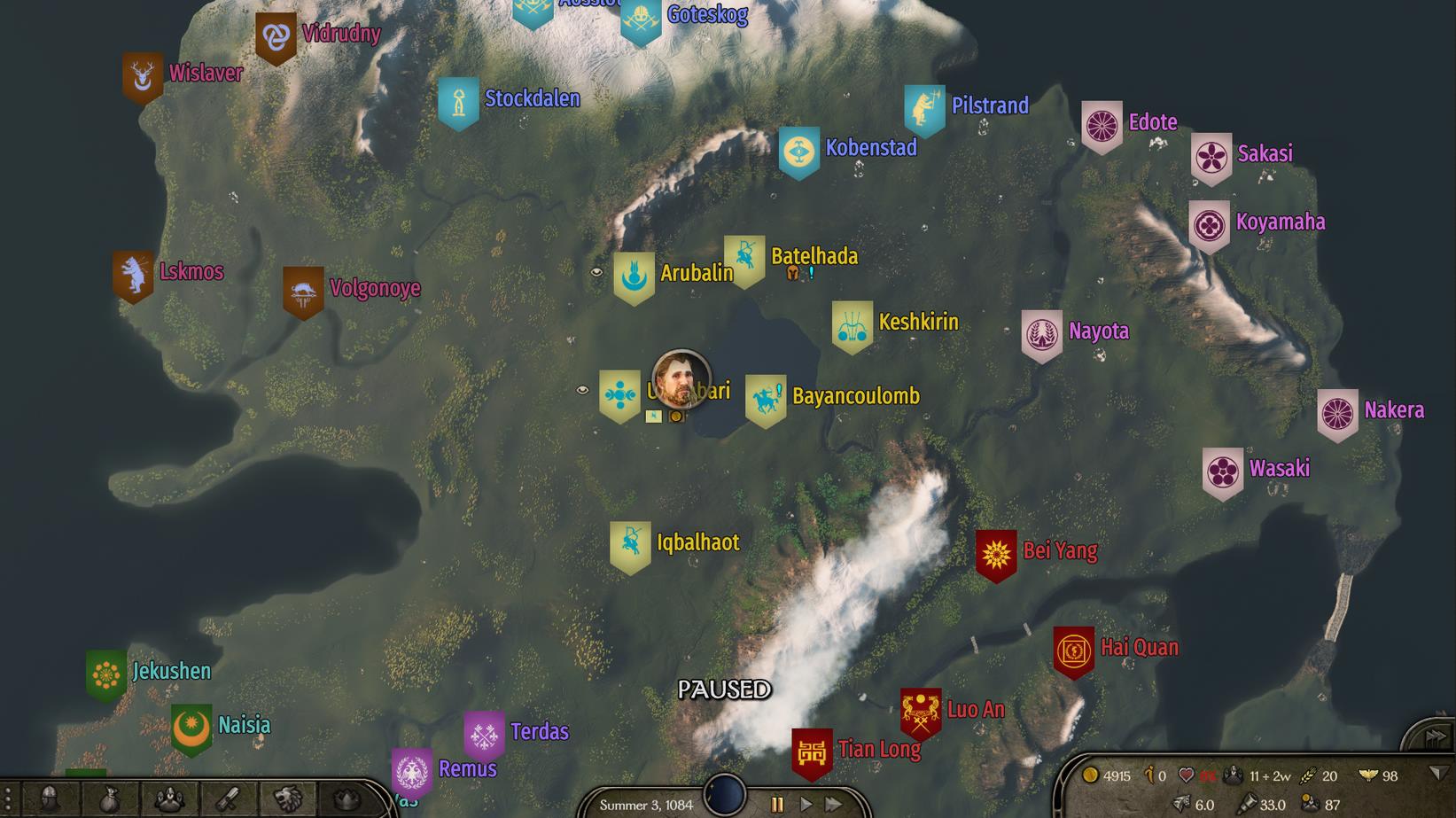This screenshot has width=1456, height=818.
Task: Activate fast-forward time speed
Action: 834,804
